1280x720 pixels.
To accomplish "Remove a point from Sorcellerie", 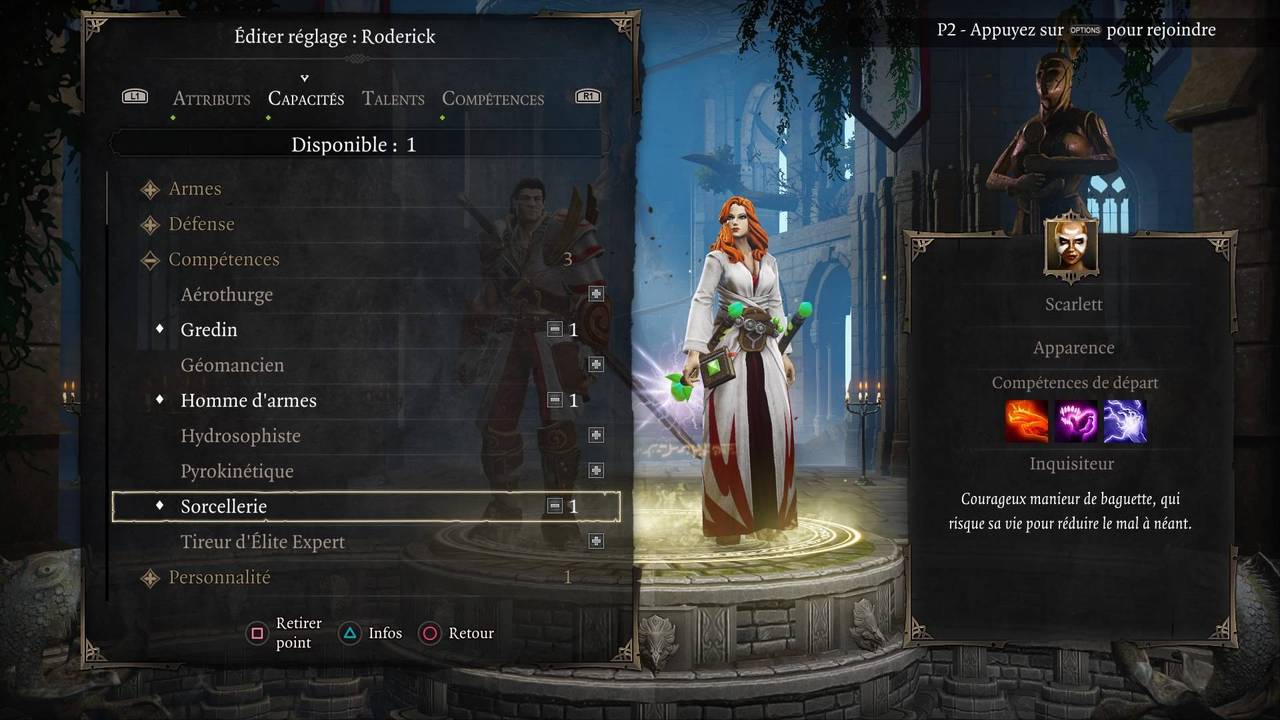I will point(555,506).
